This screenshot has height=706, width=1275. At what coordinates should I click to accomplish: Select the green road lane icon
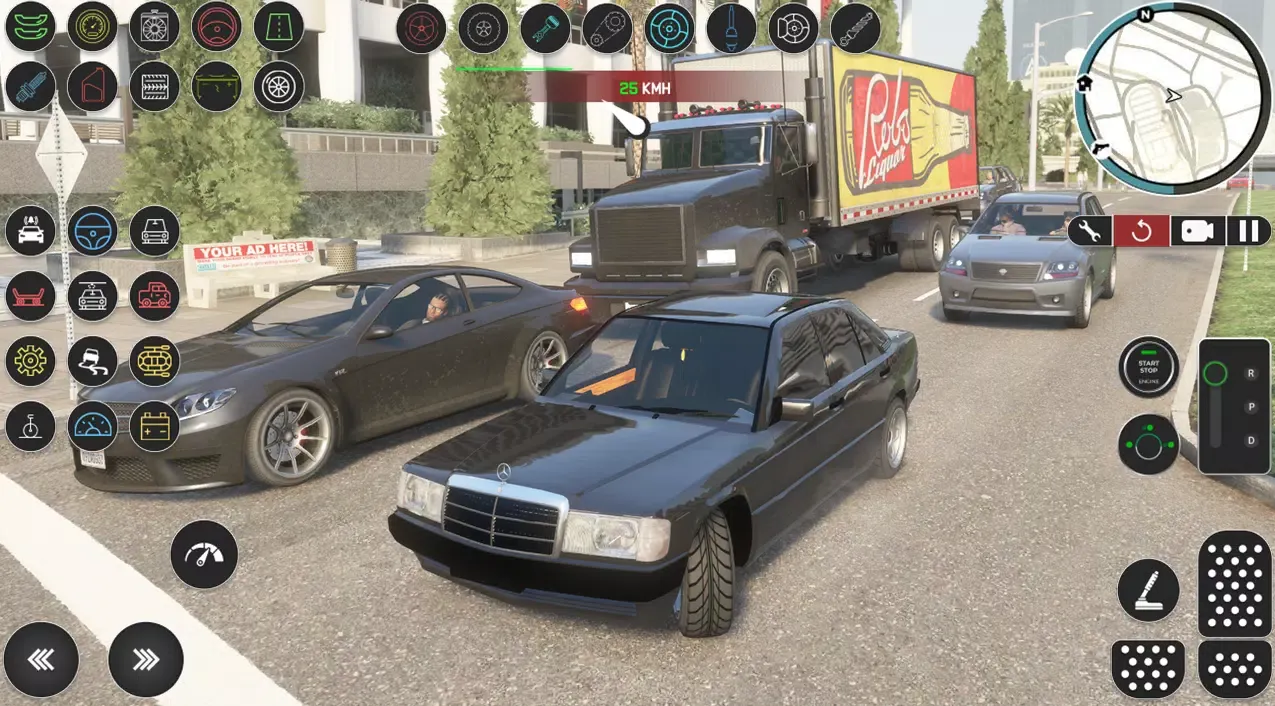tap(279, 27)
